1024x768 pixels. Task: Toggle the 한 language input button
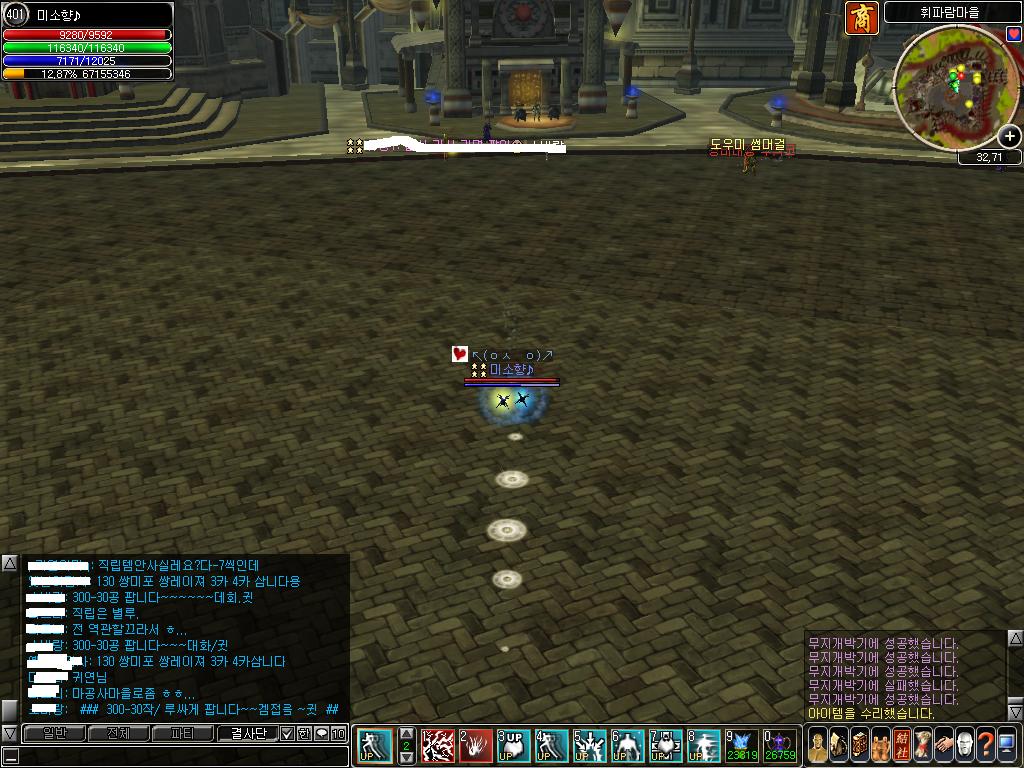point(304,734)
